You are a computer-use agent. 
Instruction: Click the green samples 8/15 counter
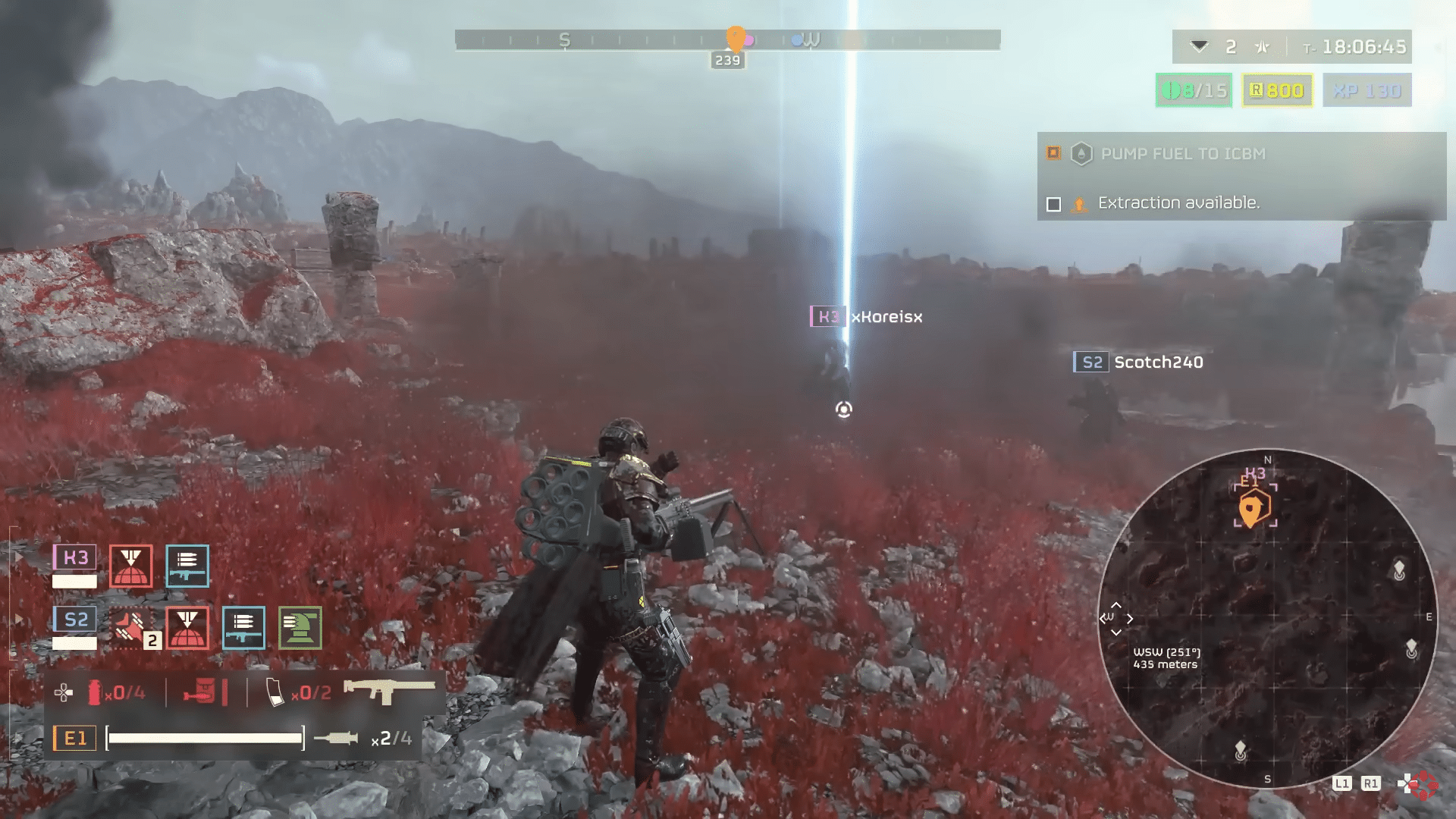tap(1194, 90)
